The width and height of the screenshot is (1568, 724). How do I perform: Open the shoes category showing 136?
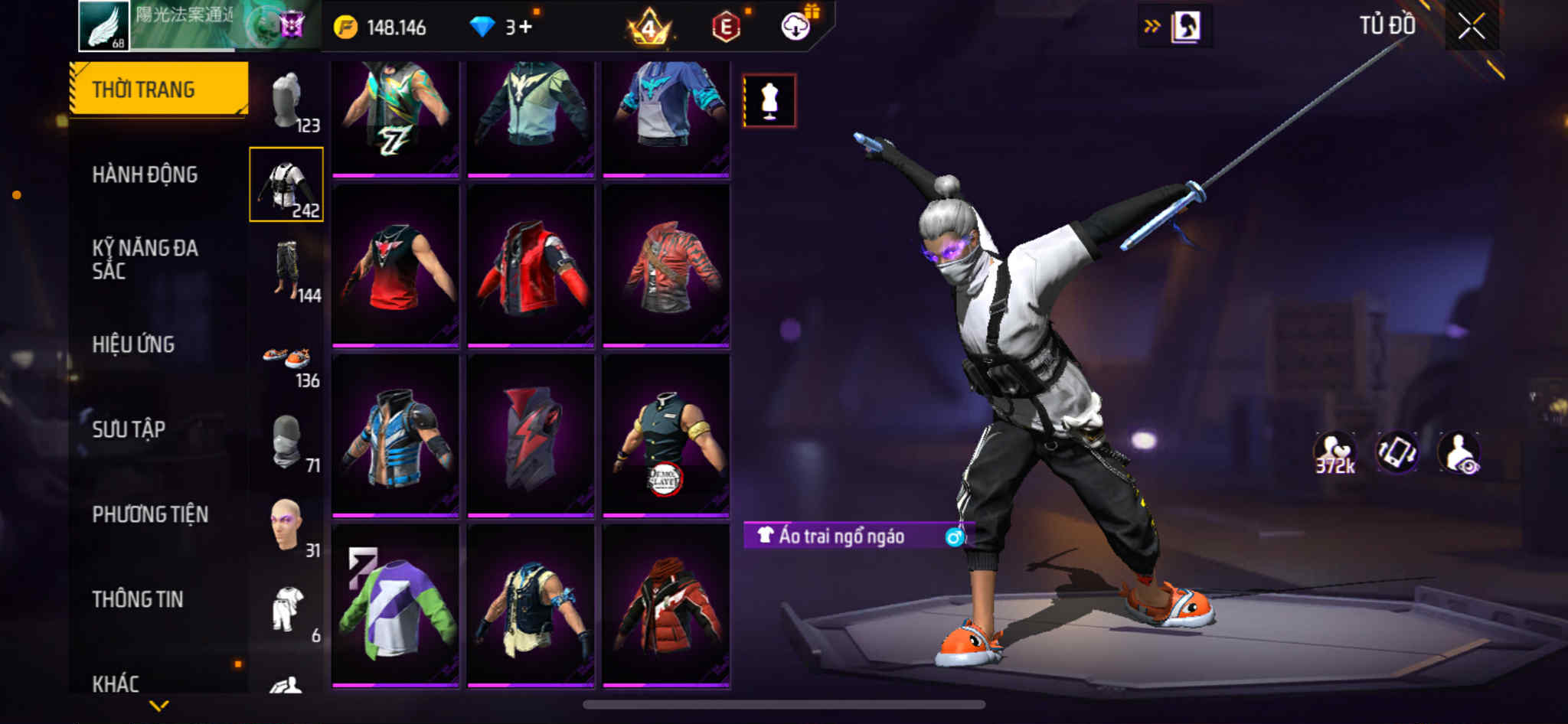[x=287, y=361]
